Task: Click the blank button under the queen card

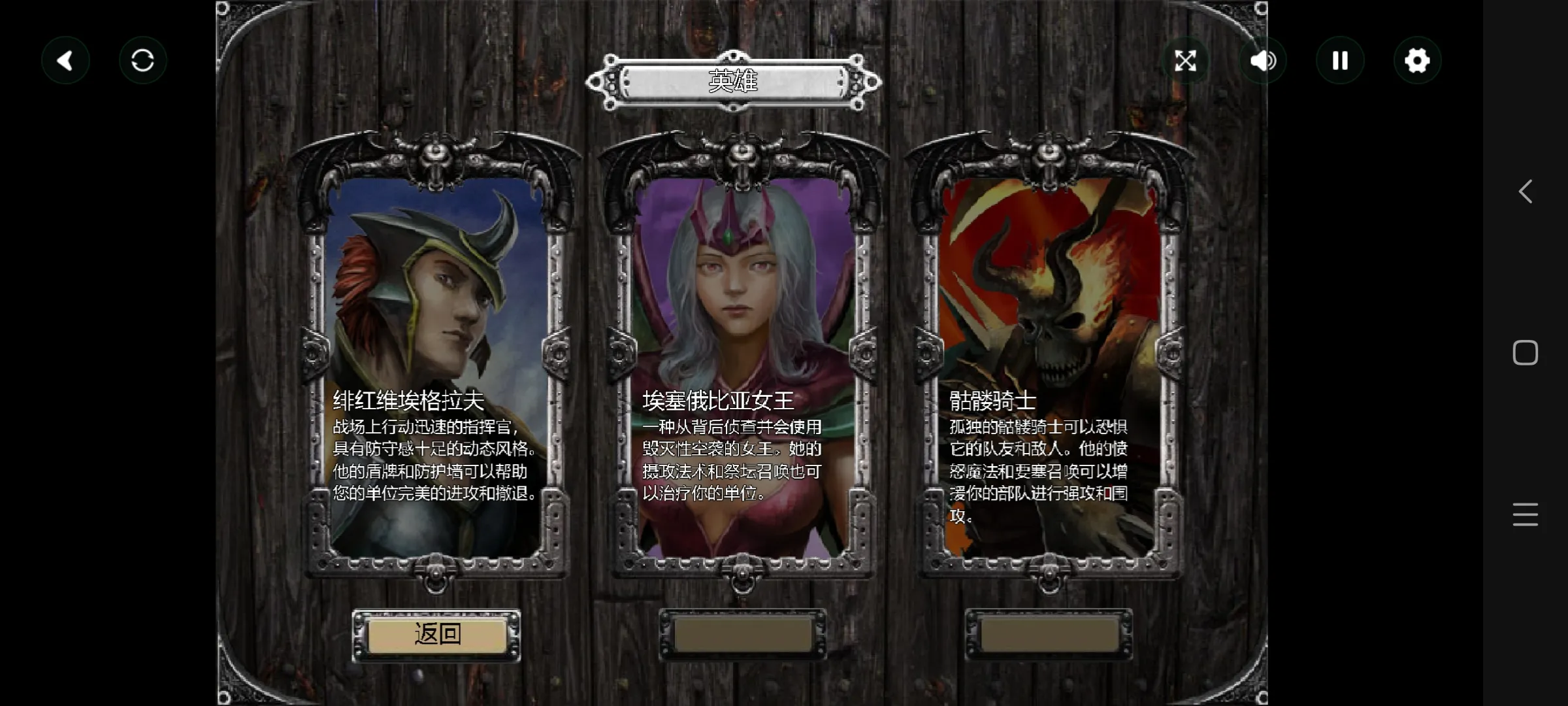Action: (x=743, y=635)
